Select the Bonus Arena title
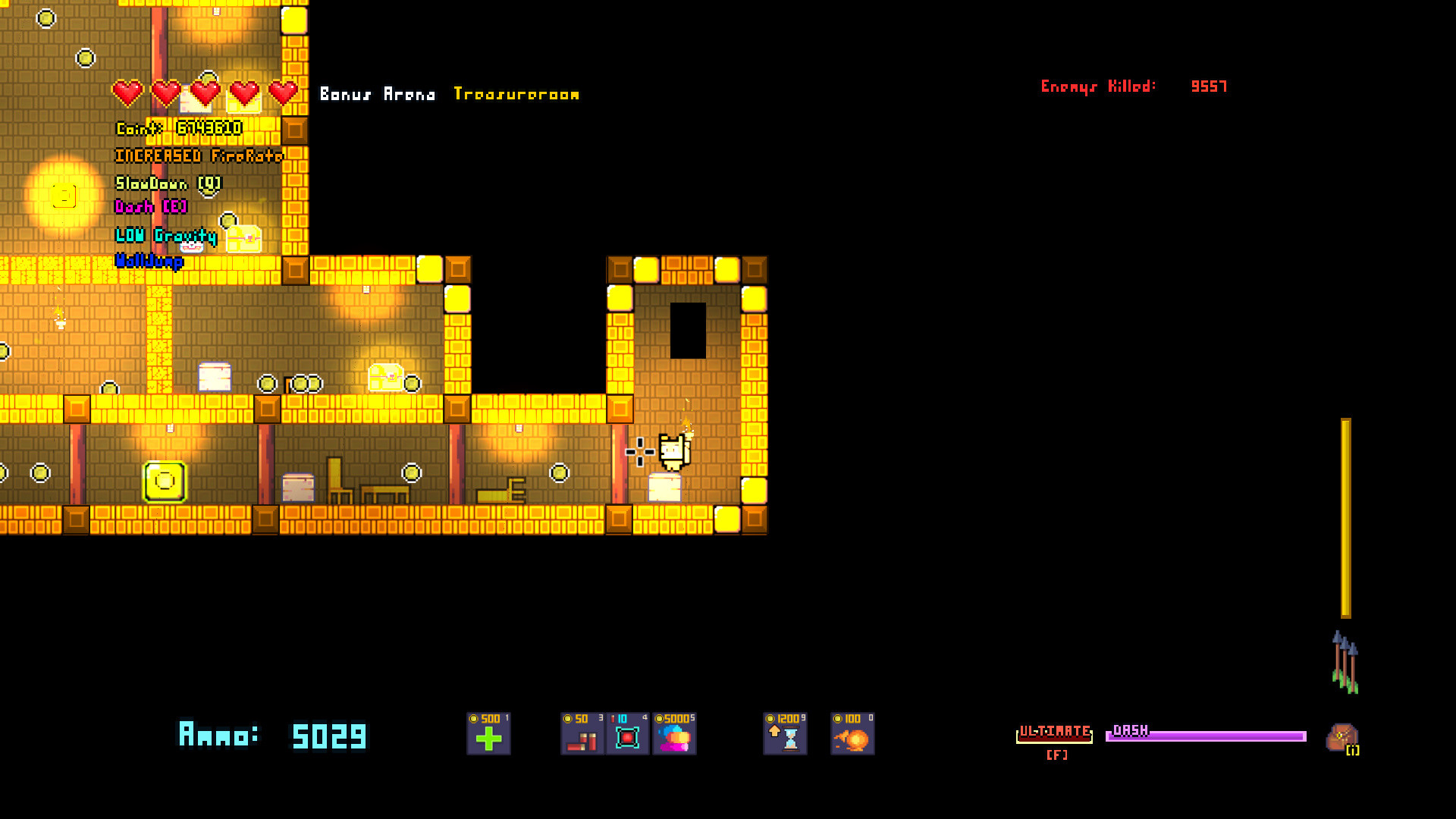Screen dimensions: 1456x819 click(378, 94)
